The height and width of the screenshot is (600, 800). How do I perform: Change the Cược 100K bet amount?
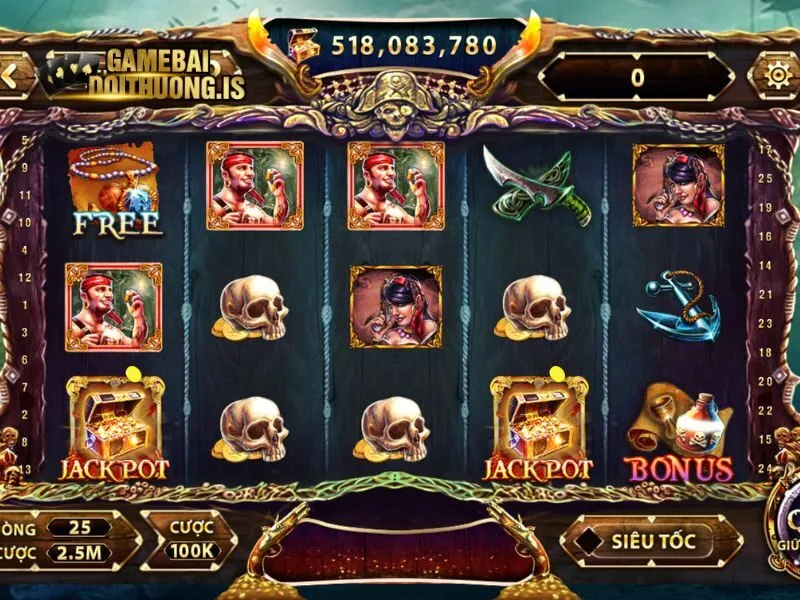point(188,538)
